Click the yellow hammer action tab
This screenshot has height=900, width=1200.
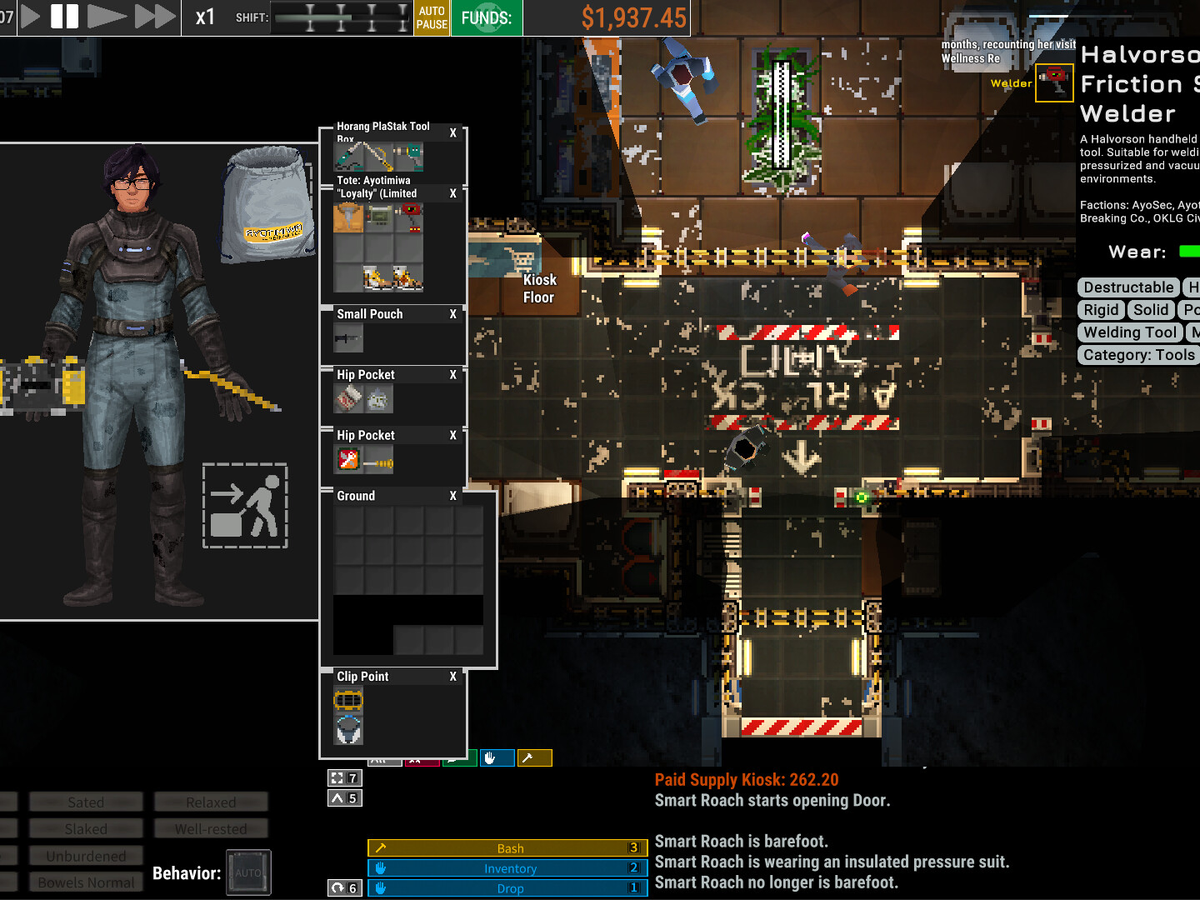pyautogui.click(x=534, y=758)
